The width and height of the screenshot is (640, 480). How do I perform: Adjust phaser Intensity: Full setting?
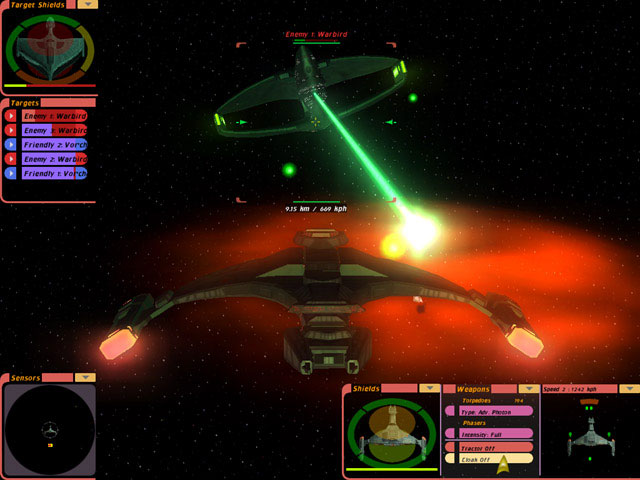click(489, 433)
